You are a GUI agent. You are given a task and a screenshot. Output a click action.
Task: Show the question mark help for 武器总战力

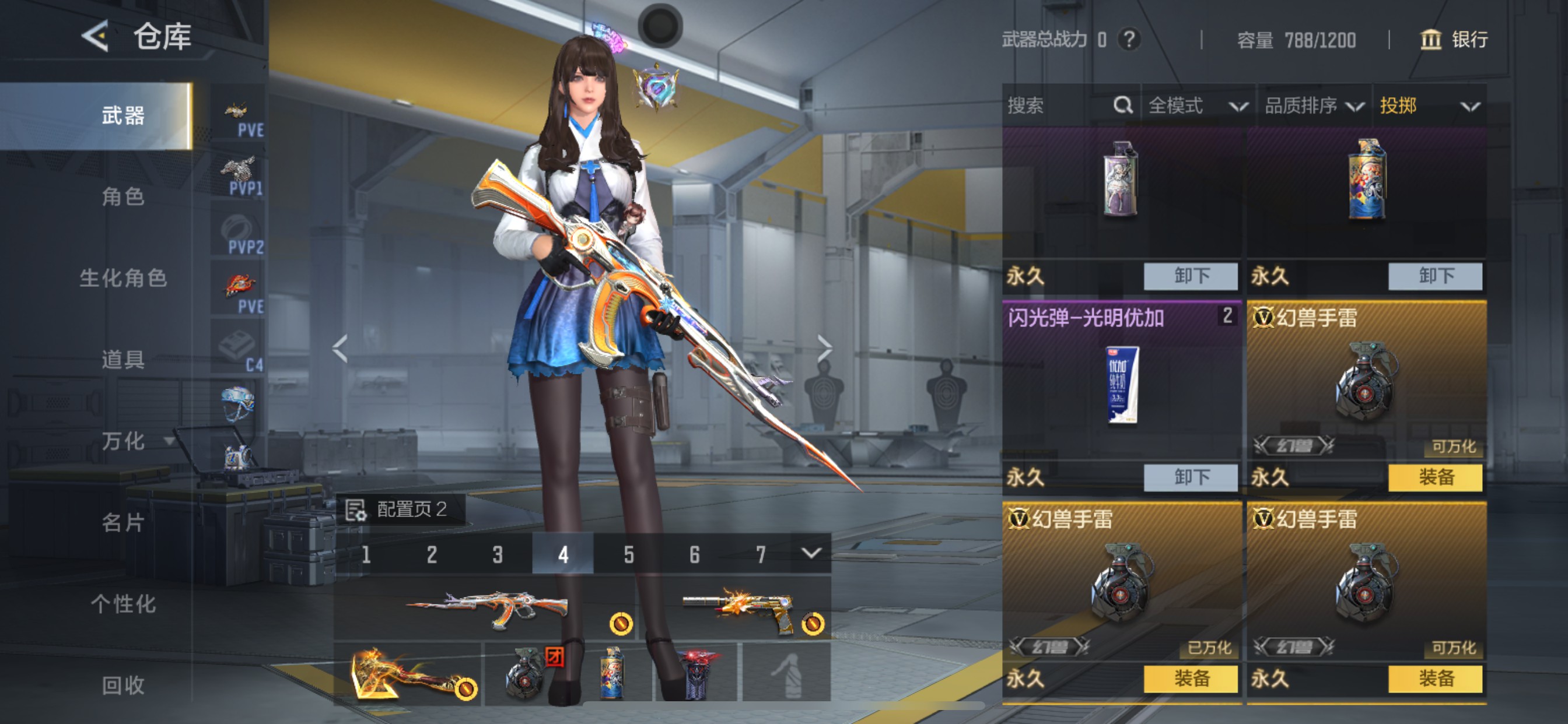(x=1129, y=40)
